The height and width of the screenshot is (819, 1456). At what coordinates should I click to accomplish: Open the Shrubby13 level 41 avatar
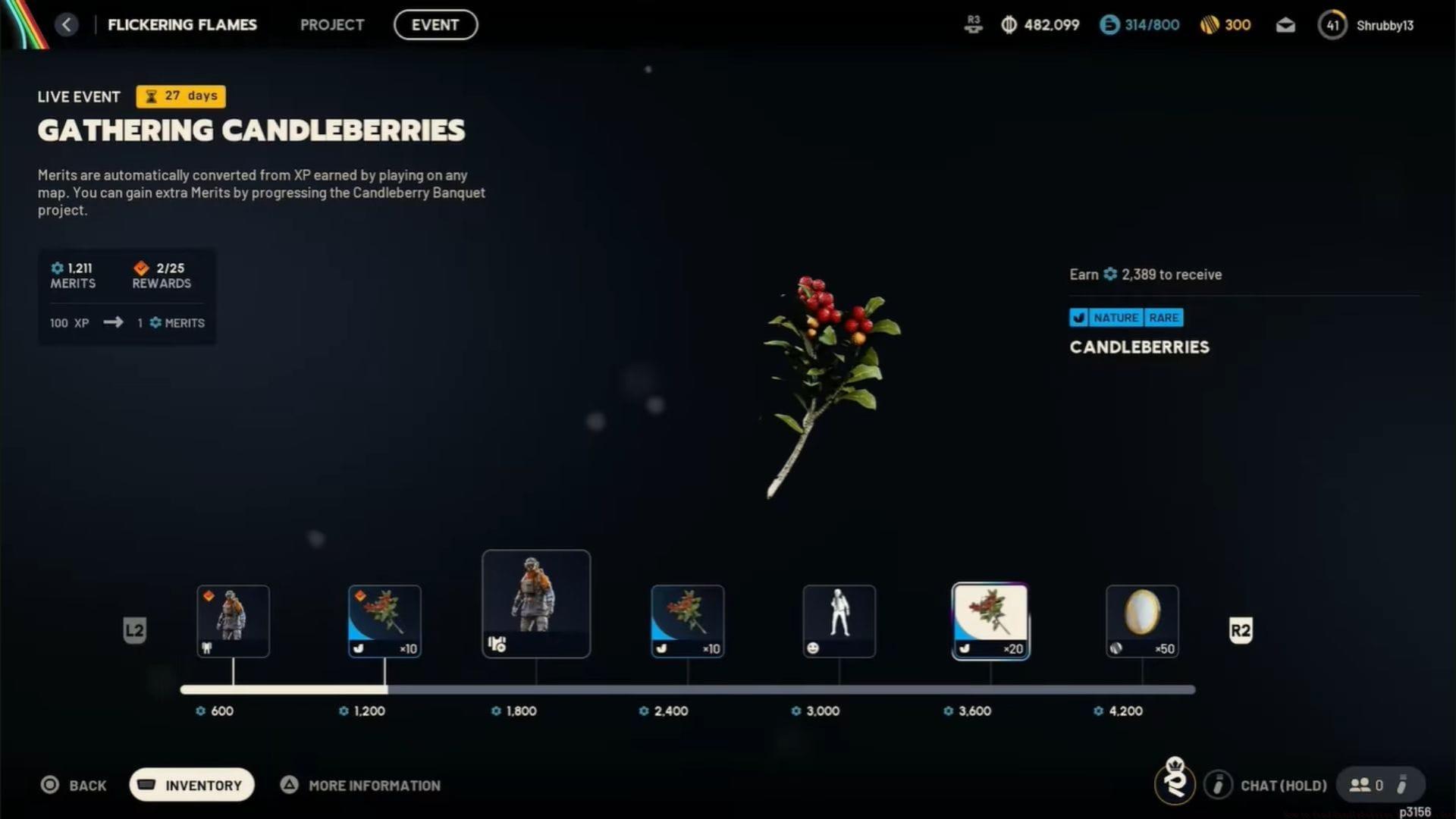1332,25
